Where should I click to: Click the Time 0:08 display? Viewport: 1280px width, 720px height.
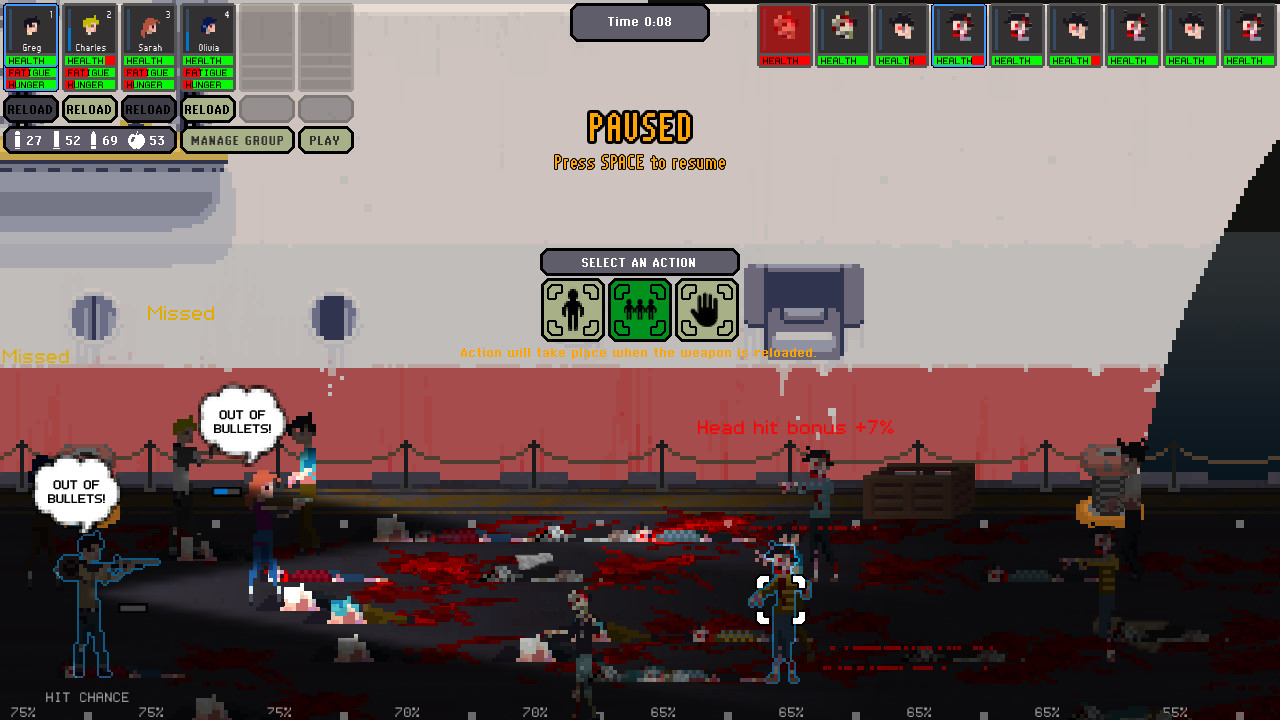pos(640,21)
